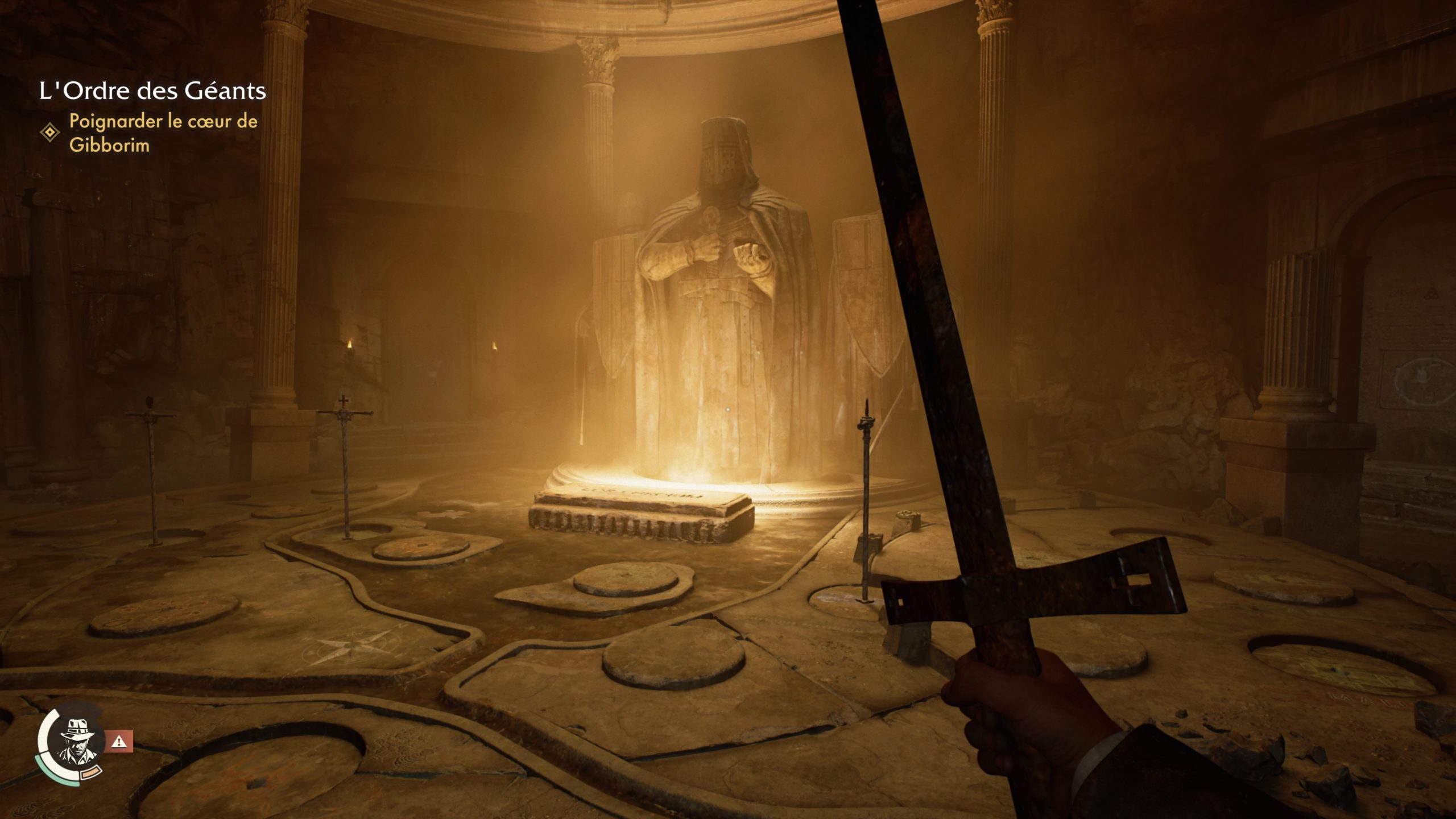Image resolution: width=1456 pixels, height=819 pixels.
Task: Select the L'Ordre des Géants quest title
Action: [152, 91]
